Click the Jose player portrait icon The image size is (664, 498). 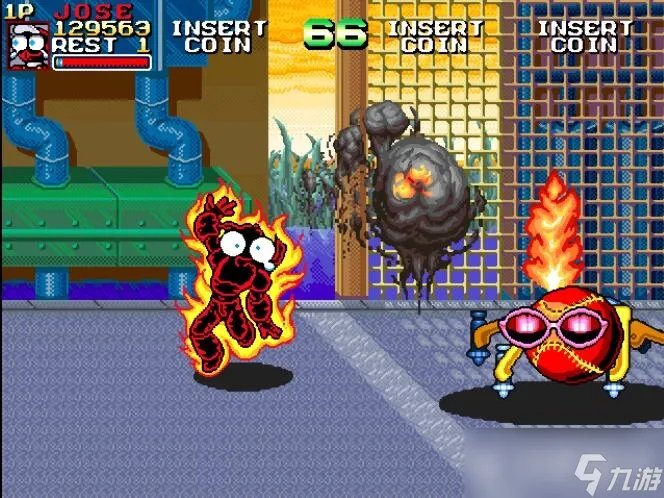(x=28, y=46)
